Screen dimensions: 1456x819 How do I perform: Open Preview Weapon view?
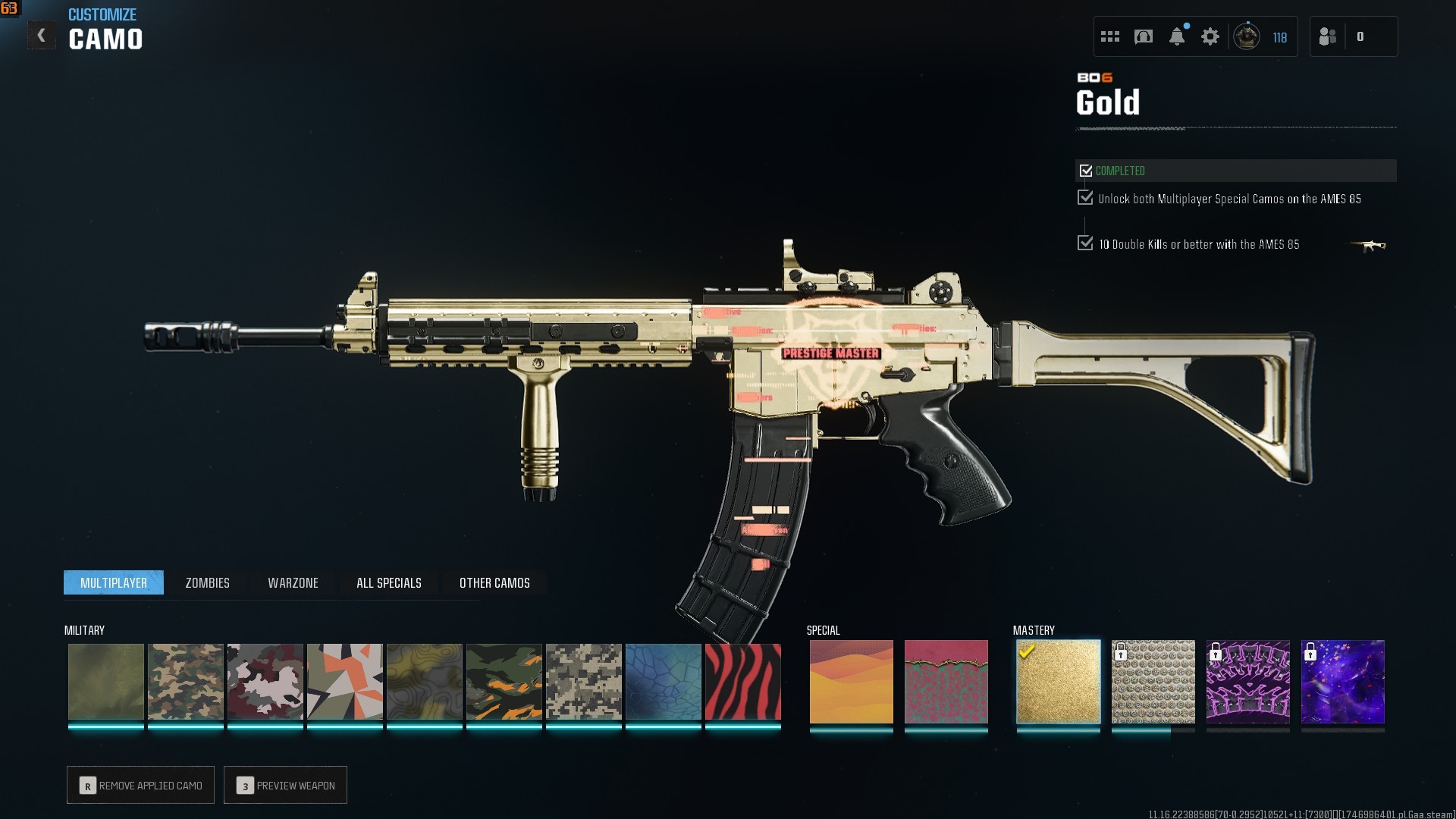coord(285,785)
